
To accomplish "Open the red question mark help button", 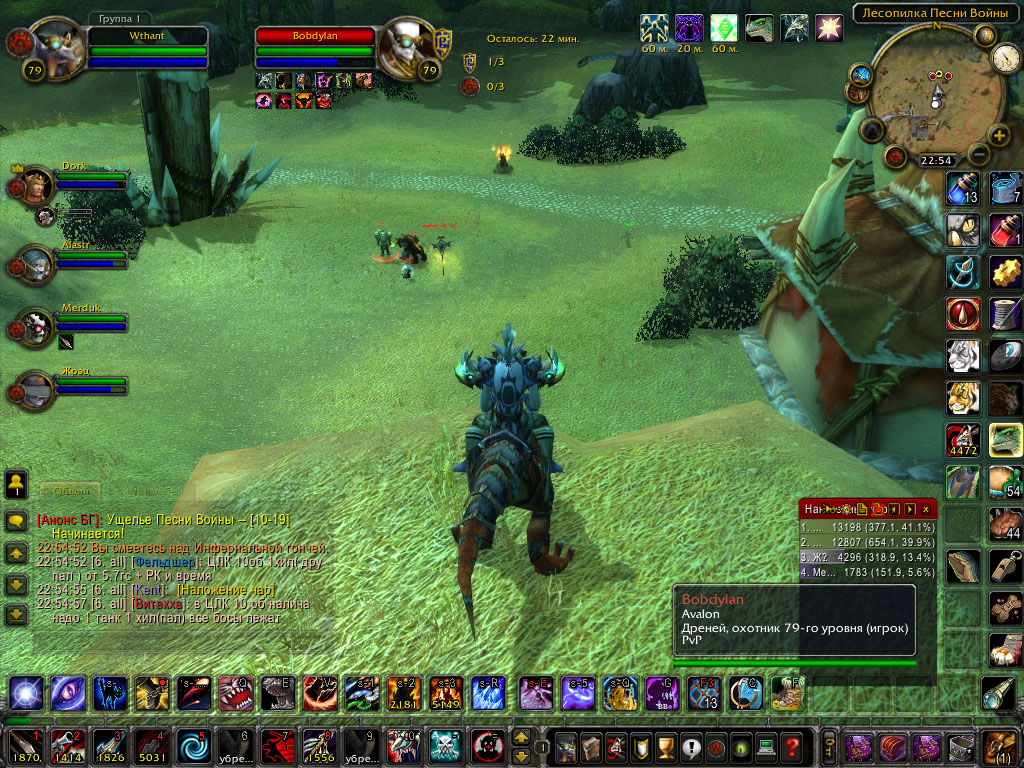I will pyautogui.click(x=792, y=747).
